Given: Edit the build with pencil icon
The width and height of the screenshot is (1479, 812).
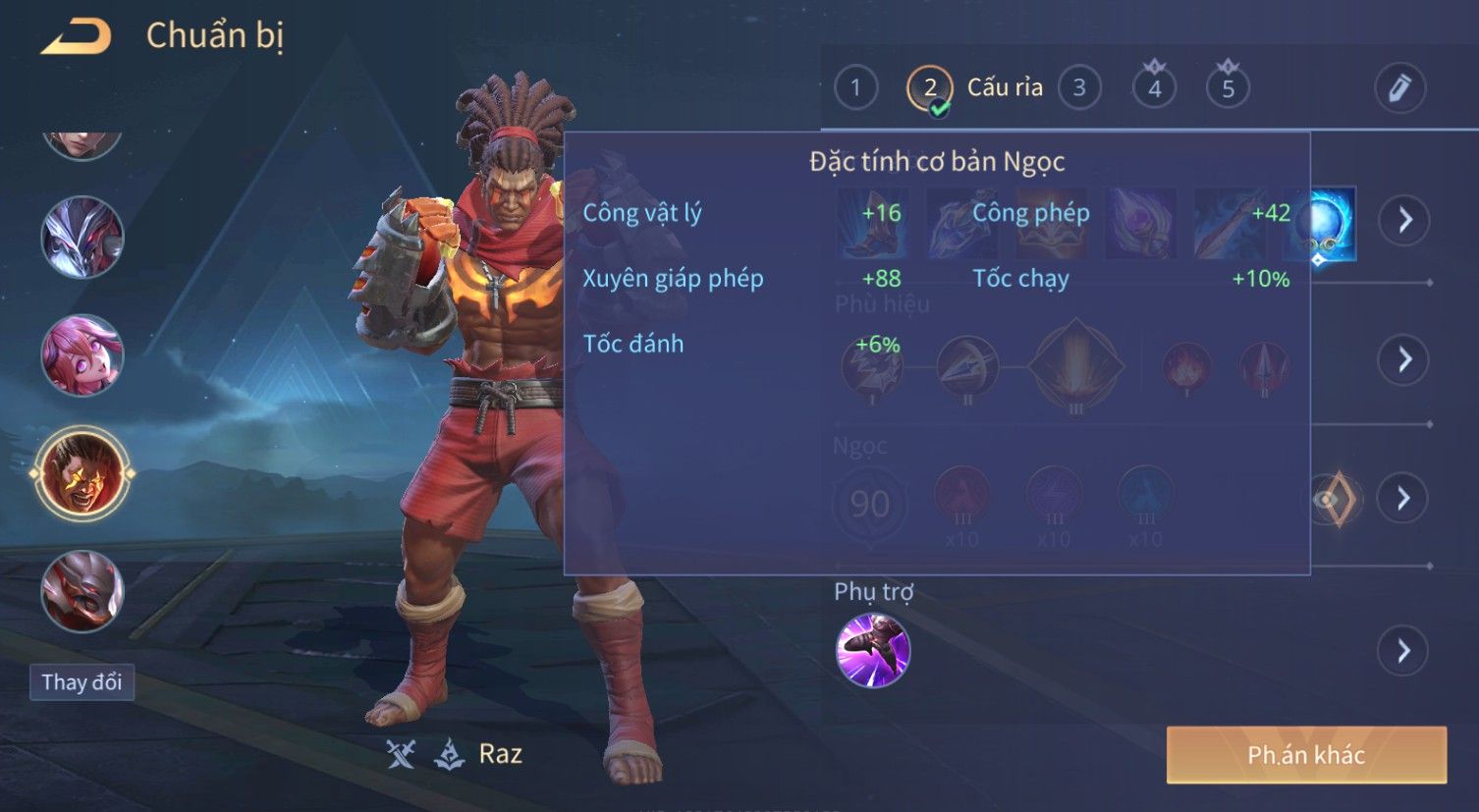Looking at the screenshot, I should [x=1399, y=88].
